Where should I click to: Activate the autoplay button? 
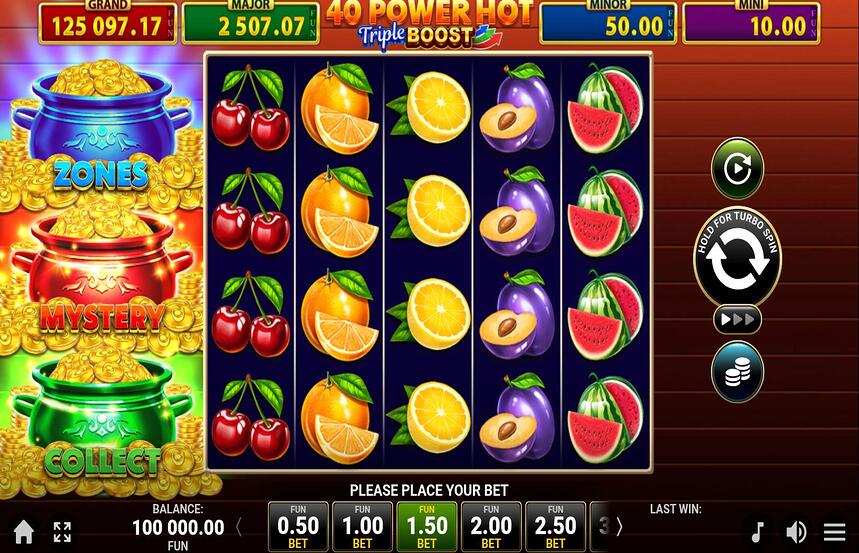[x=737, y=169]
